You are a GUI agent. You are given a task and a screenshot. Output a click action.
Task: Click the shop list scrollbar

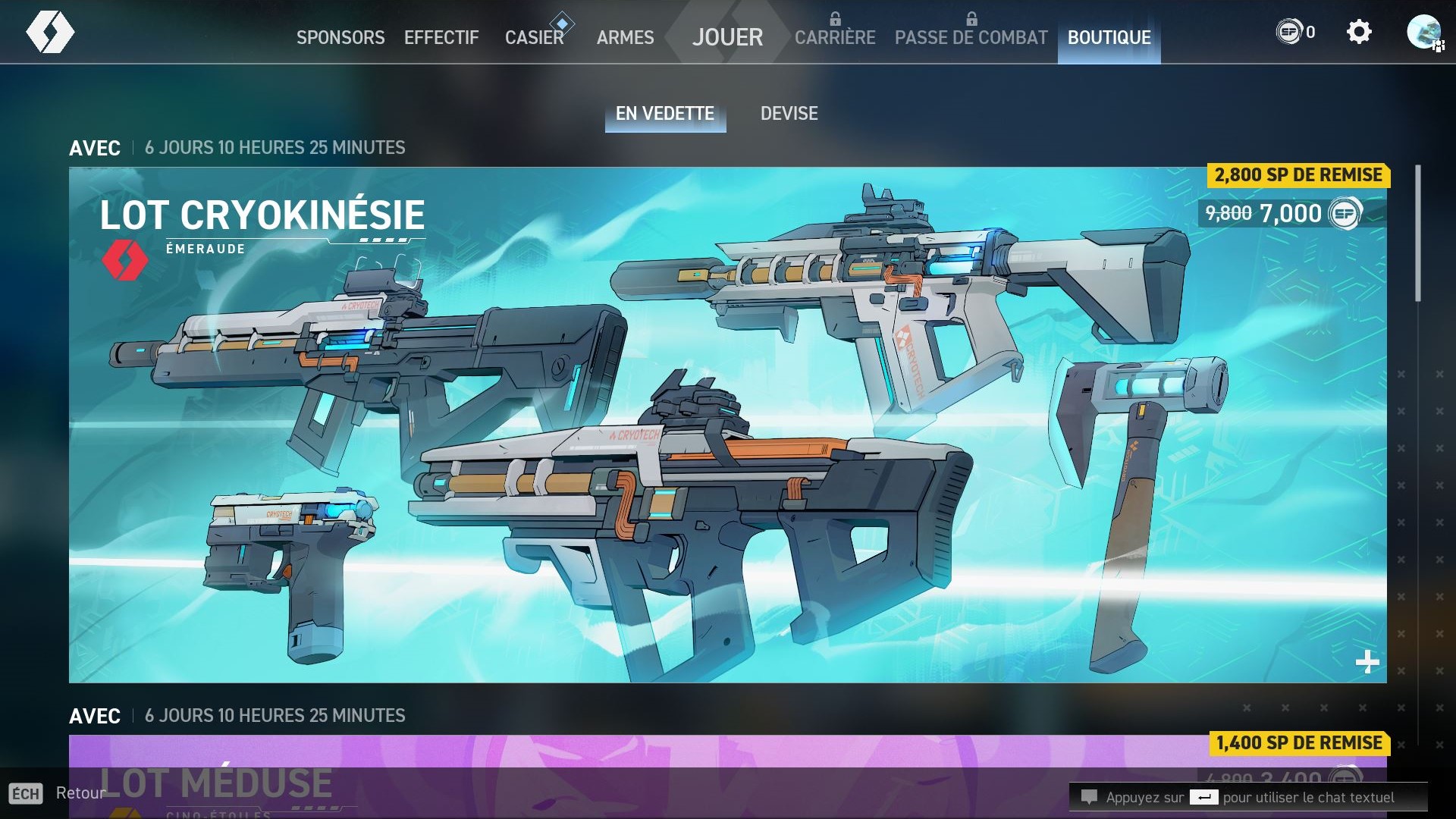coord(1417,234)
